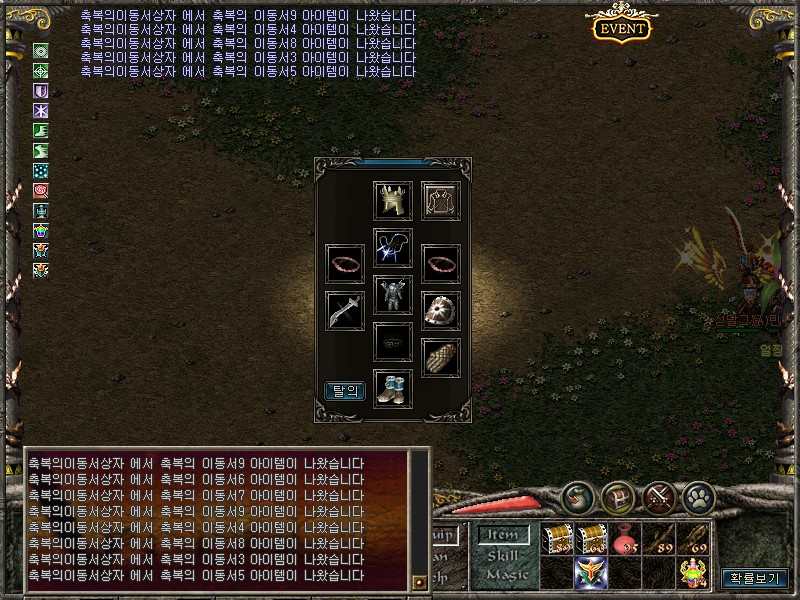Click the red lollipop buff icon
Viewport: 800px width, 600px height.
click(41, 190)
